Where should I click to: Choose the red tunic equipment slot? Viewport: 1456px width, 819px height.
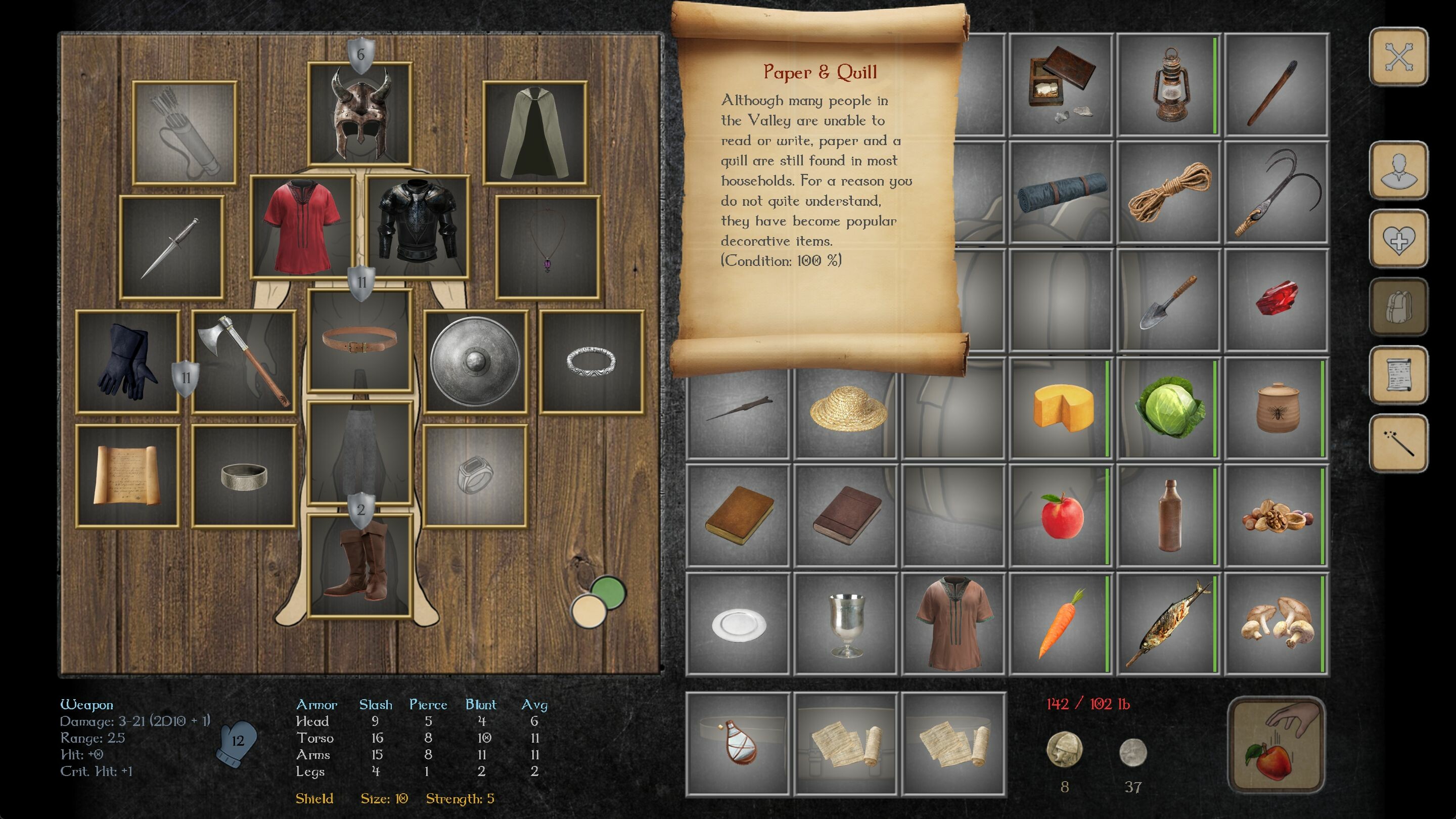pyautogui.click(x=302, y=227)
